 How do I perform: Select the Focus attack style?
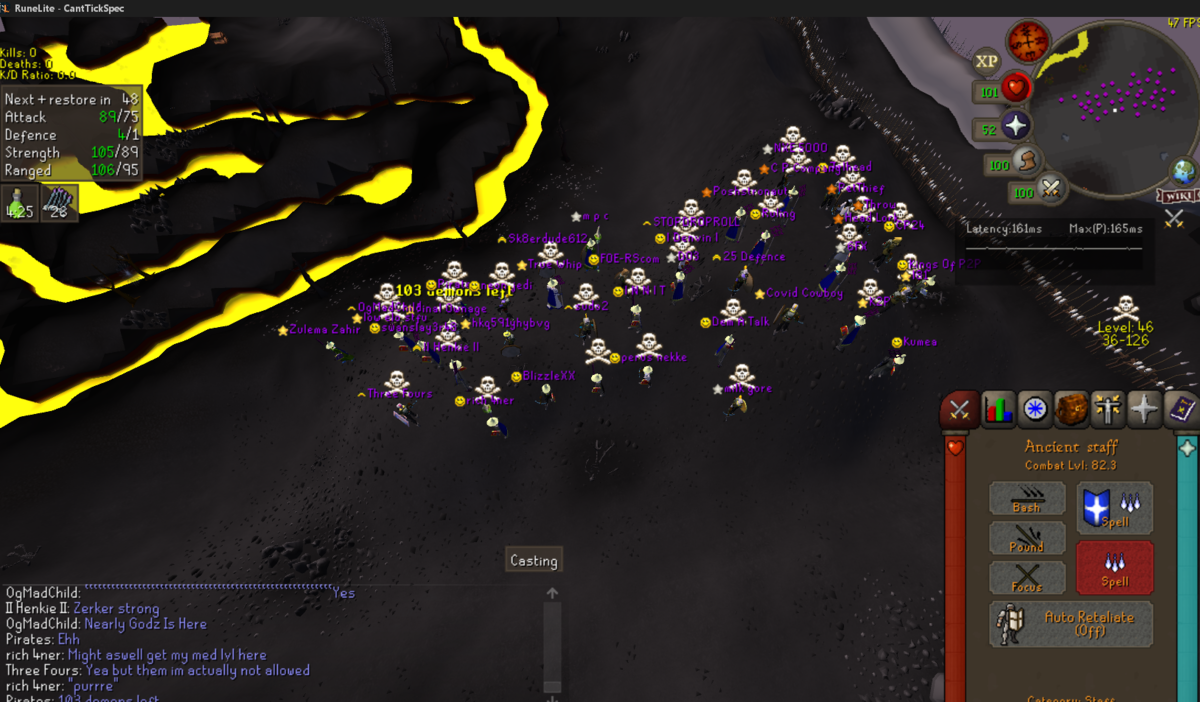point(1026,578)
